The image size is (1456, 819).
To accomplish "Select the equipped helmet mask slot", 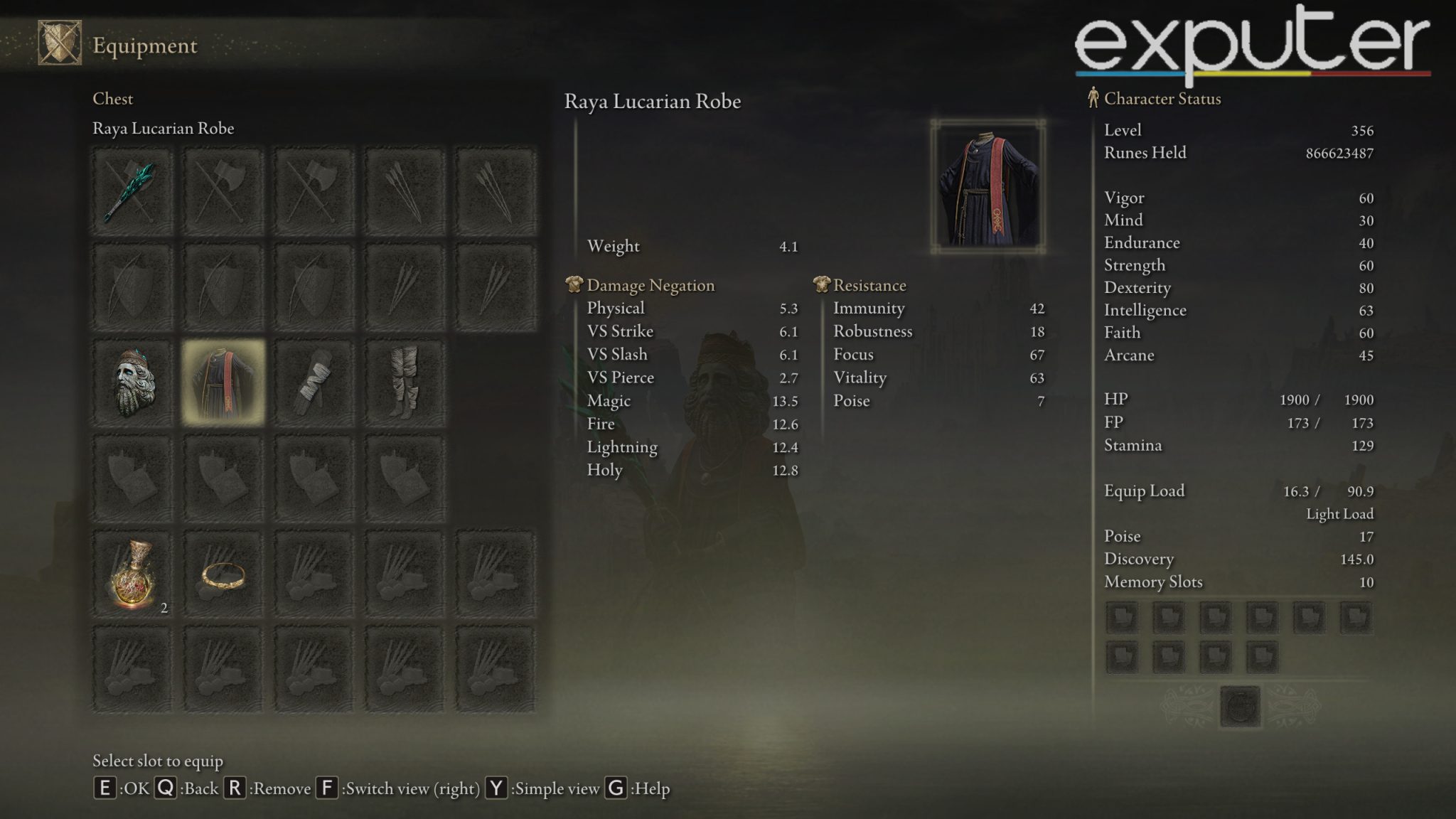I will pos(133,379).
